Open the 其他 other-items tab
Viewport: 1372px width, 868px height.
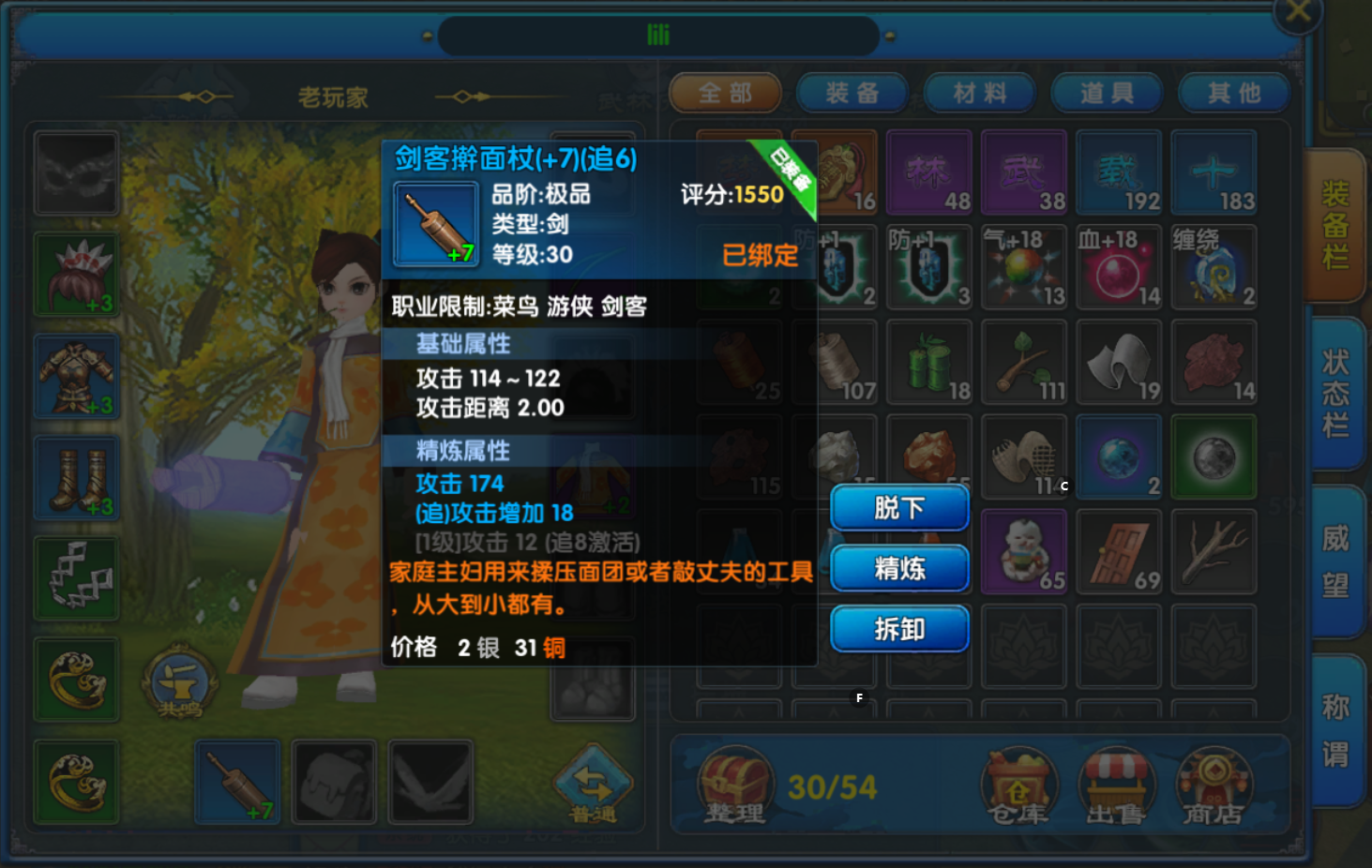click(x=1234, y=93)
